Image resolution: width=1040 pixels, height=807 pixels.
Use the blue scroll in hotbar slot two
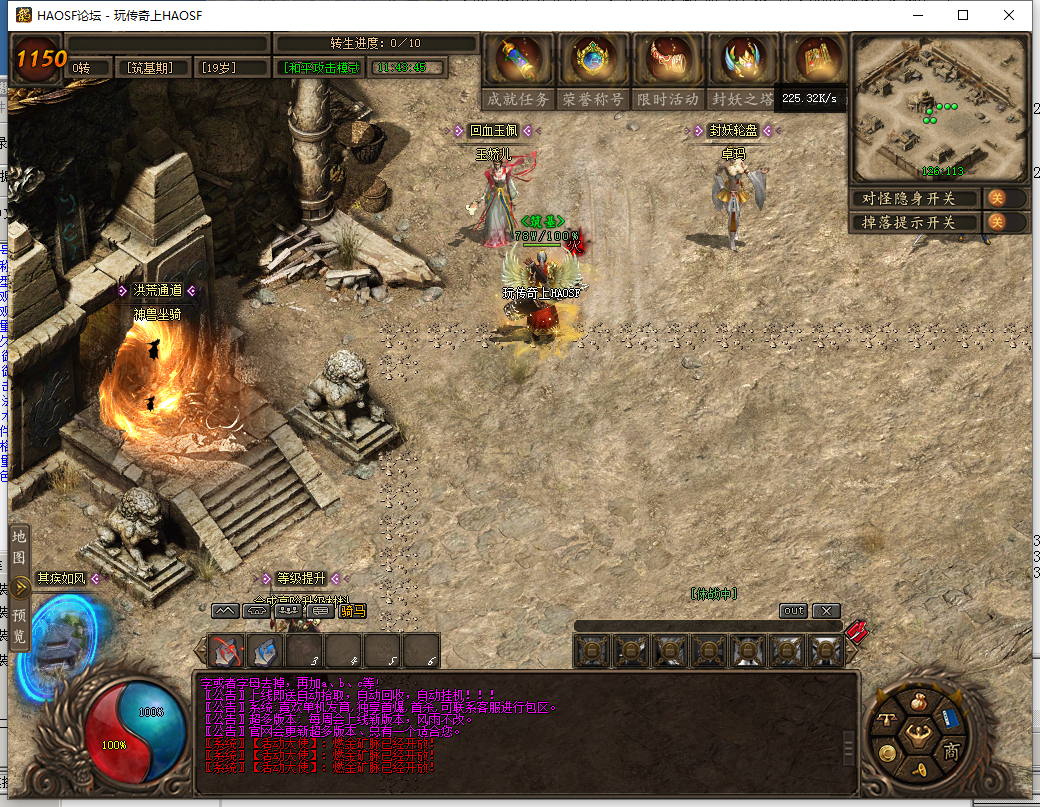pos(265,651)
